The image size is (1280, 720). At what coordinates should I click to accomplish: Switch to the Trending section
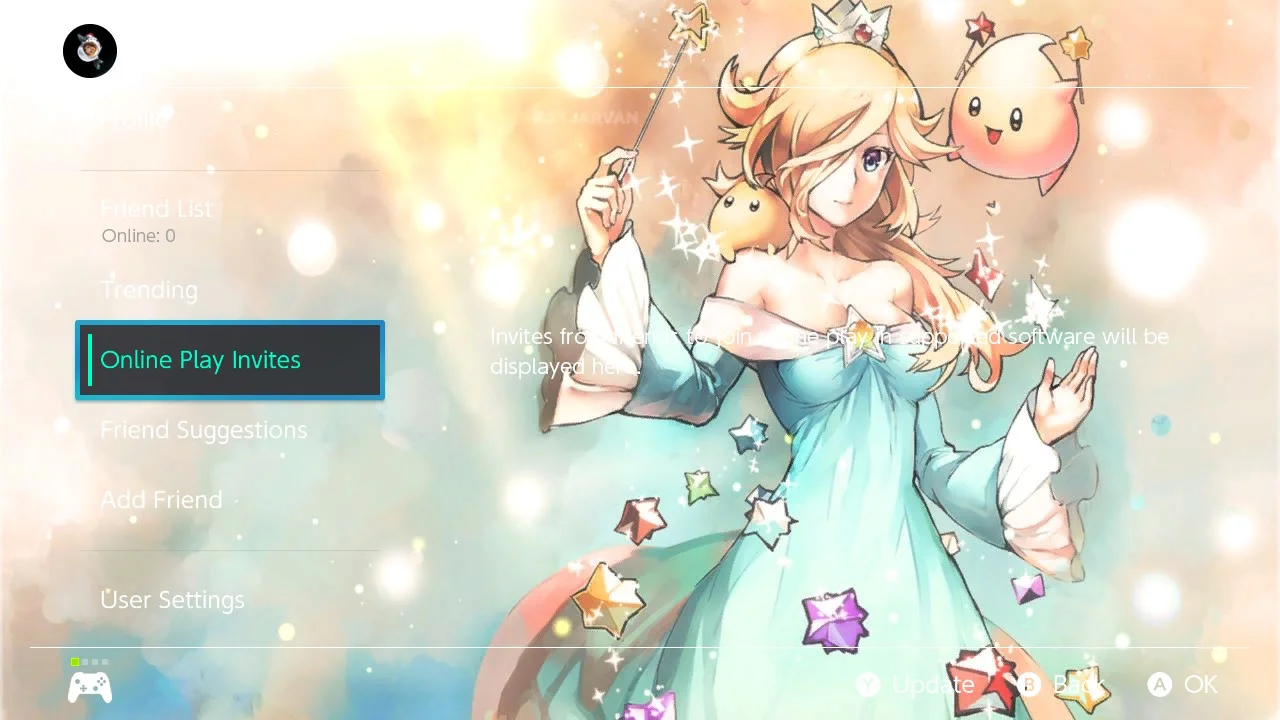tap(148, 290)
